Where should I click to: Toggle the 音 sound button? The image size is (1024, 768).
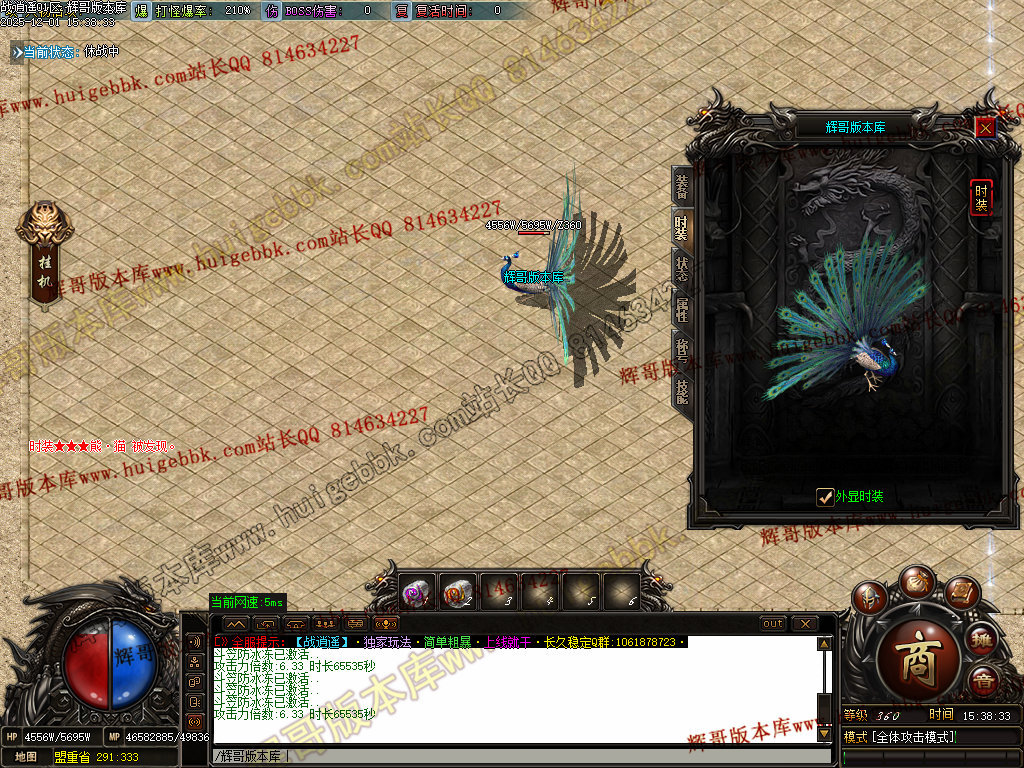984,682
